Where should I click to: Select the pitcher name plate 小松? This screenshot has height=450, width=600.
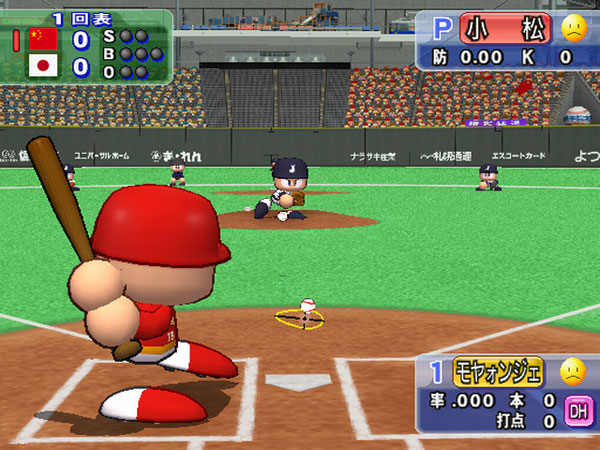[x=505, y=28]
